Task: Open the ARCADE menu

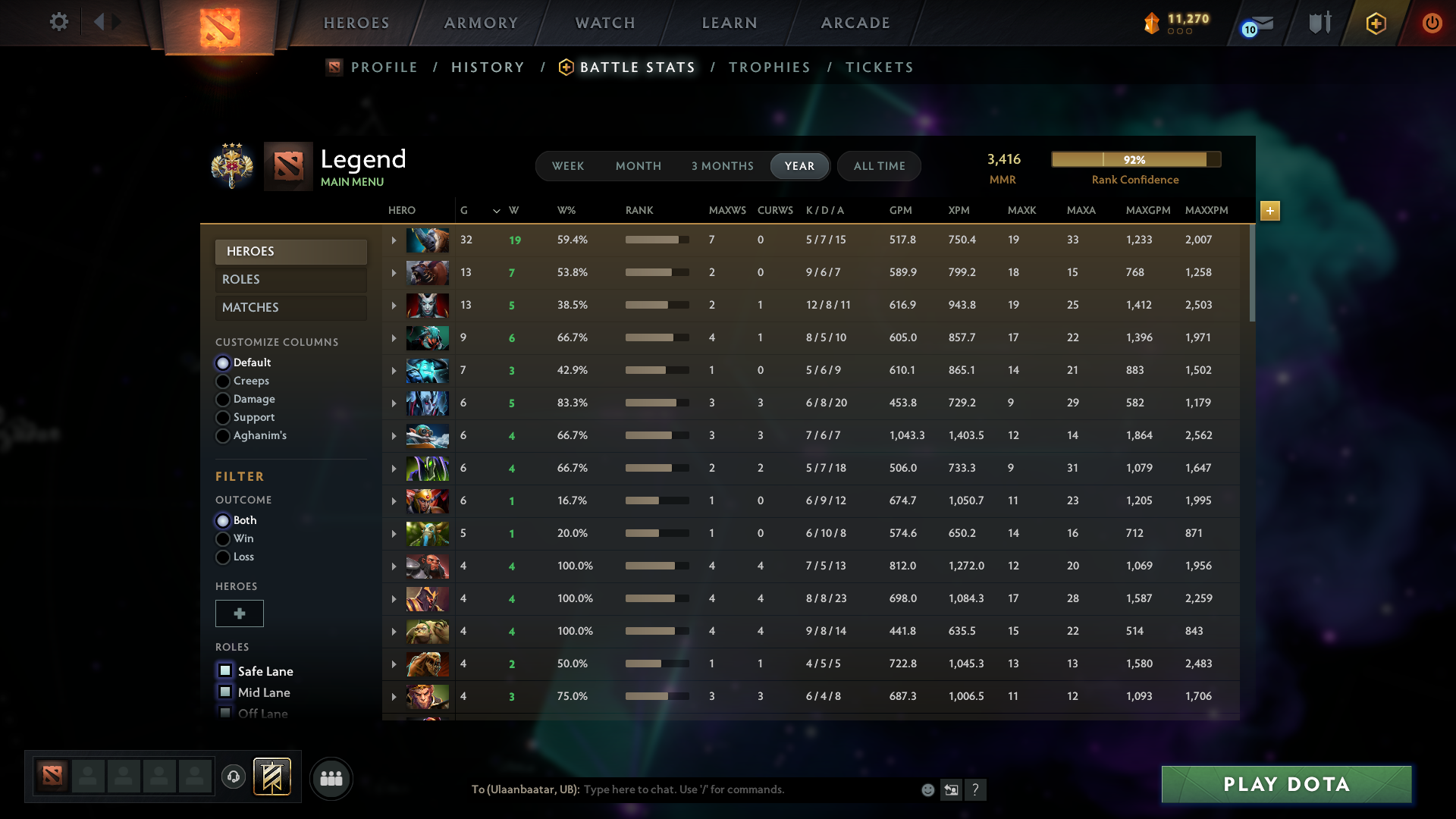Action: click(x=855, y=23)
